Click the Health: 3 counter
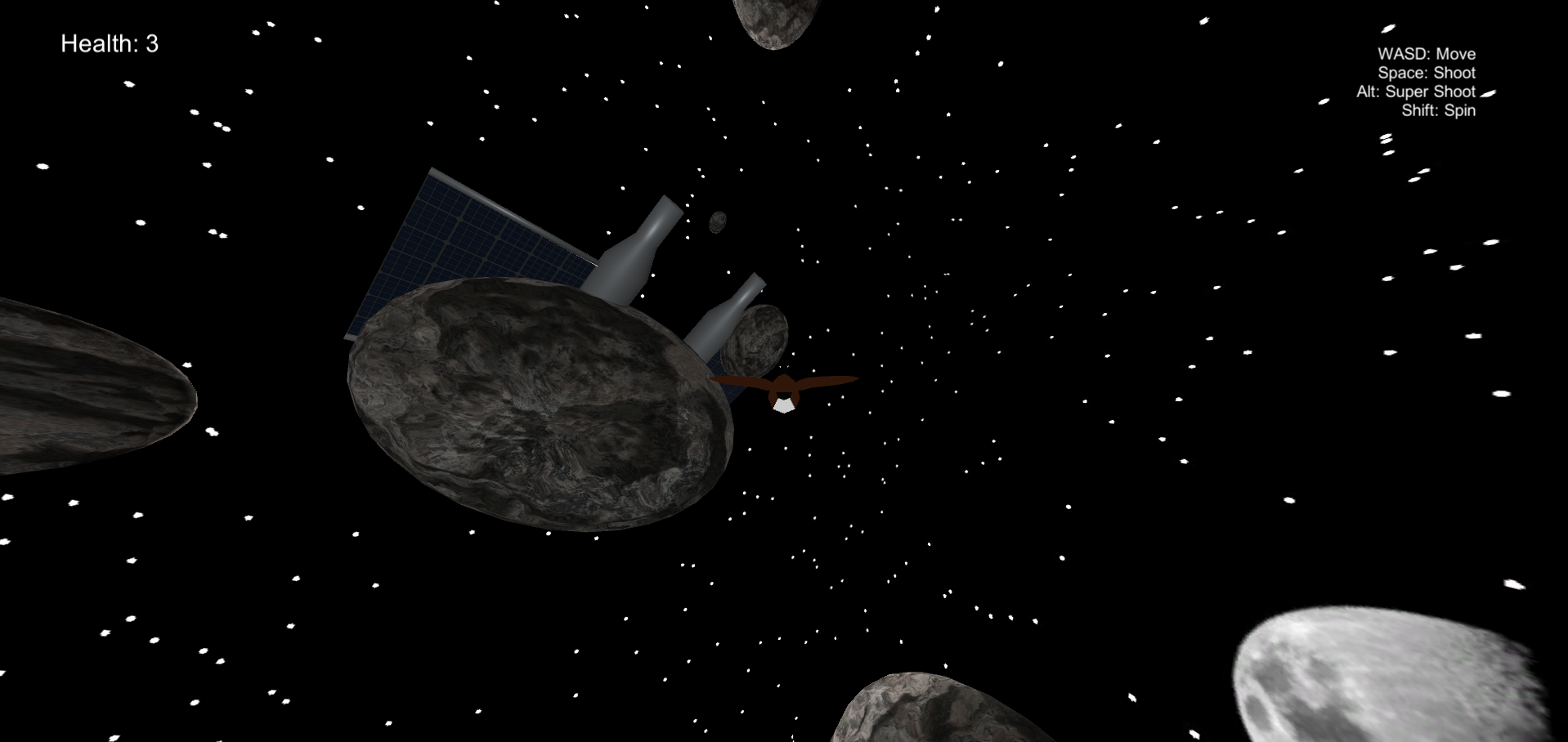1568x742 pixels. point(109,43)
